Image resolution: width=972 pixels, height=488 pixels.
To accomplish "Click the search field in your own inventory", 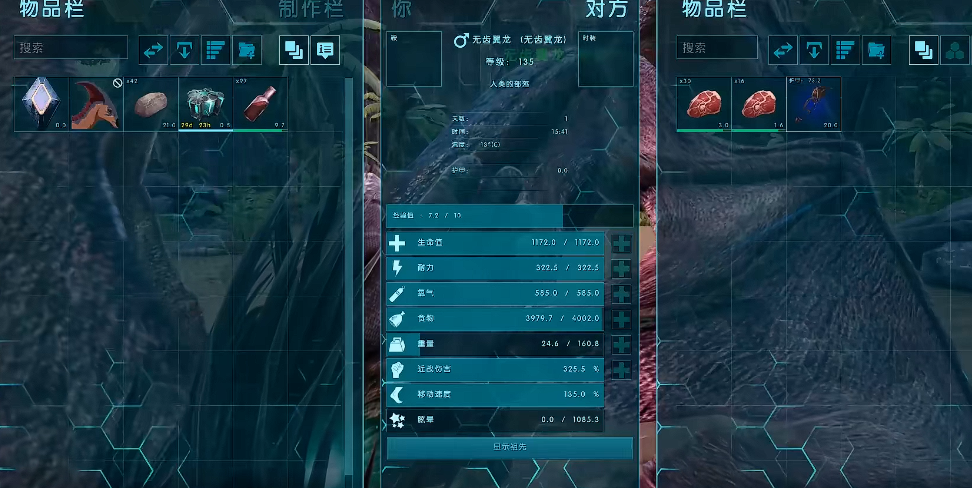I will [x=71, y=48].
